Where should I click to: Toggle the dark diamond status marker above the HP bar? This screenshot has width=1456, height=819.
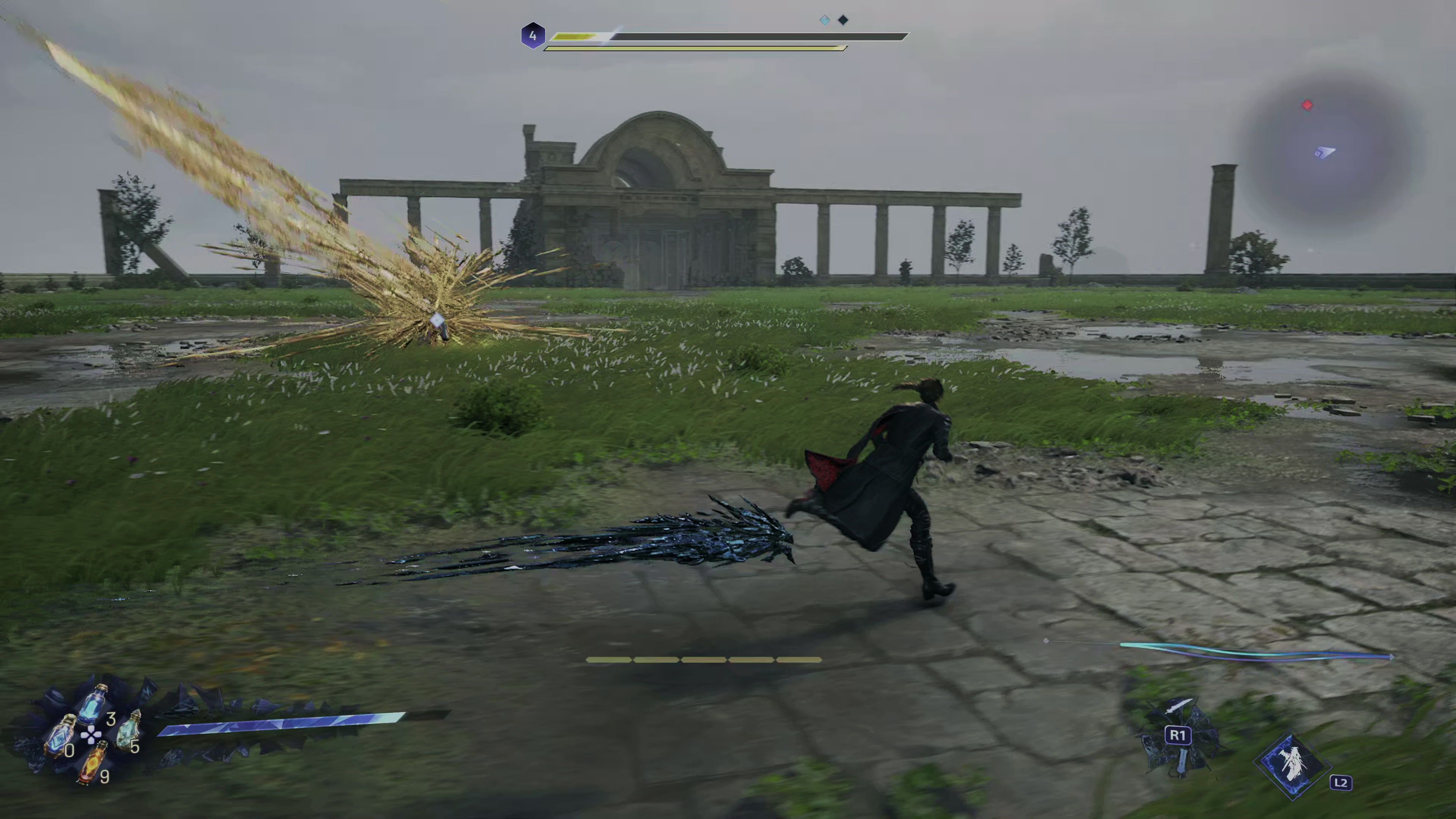(843, 20)
